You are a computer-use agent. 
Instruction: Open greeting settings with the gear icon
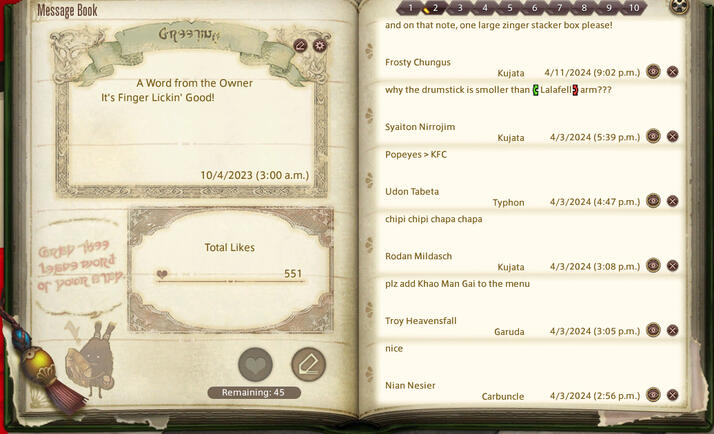(320, 45)
